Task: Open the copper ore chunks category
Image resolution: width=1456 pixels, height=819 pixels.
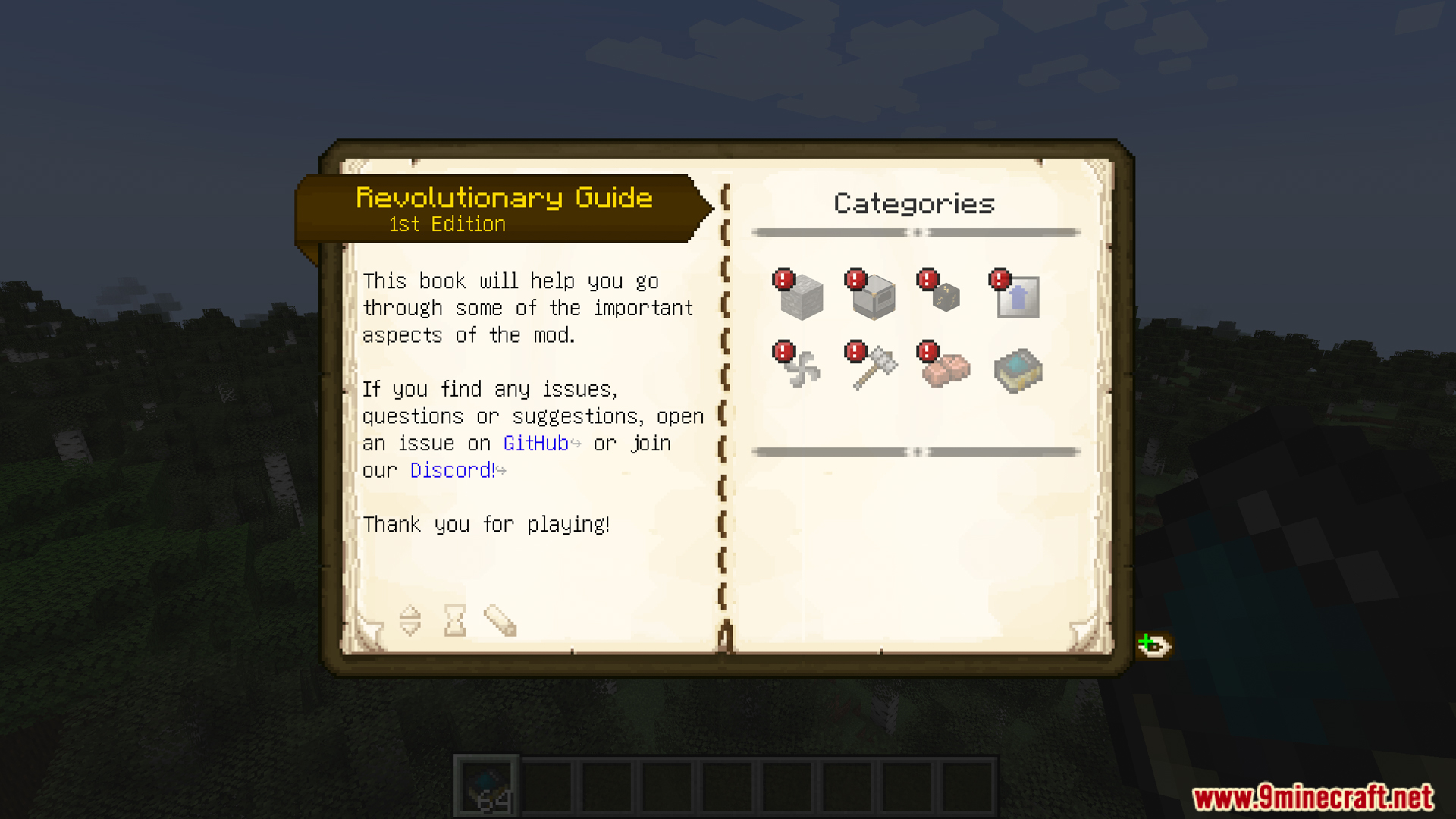Action: (944, 369)
